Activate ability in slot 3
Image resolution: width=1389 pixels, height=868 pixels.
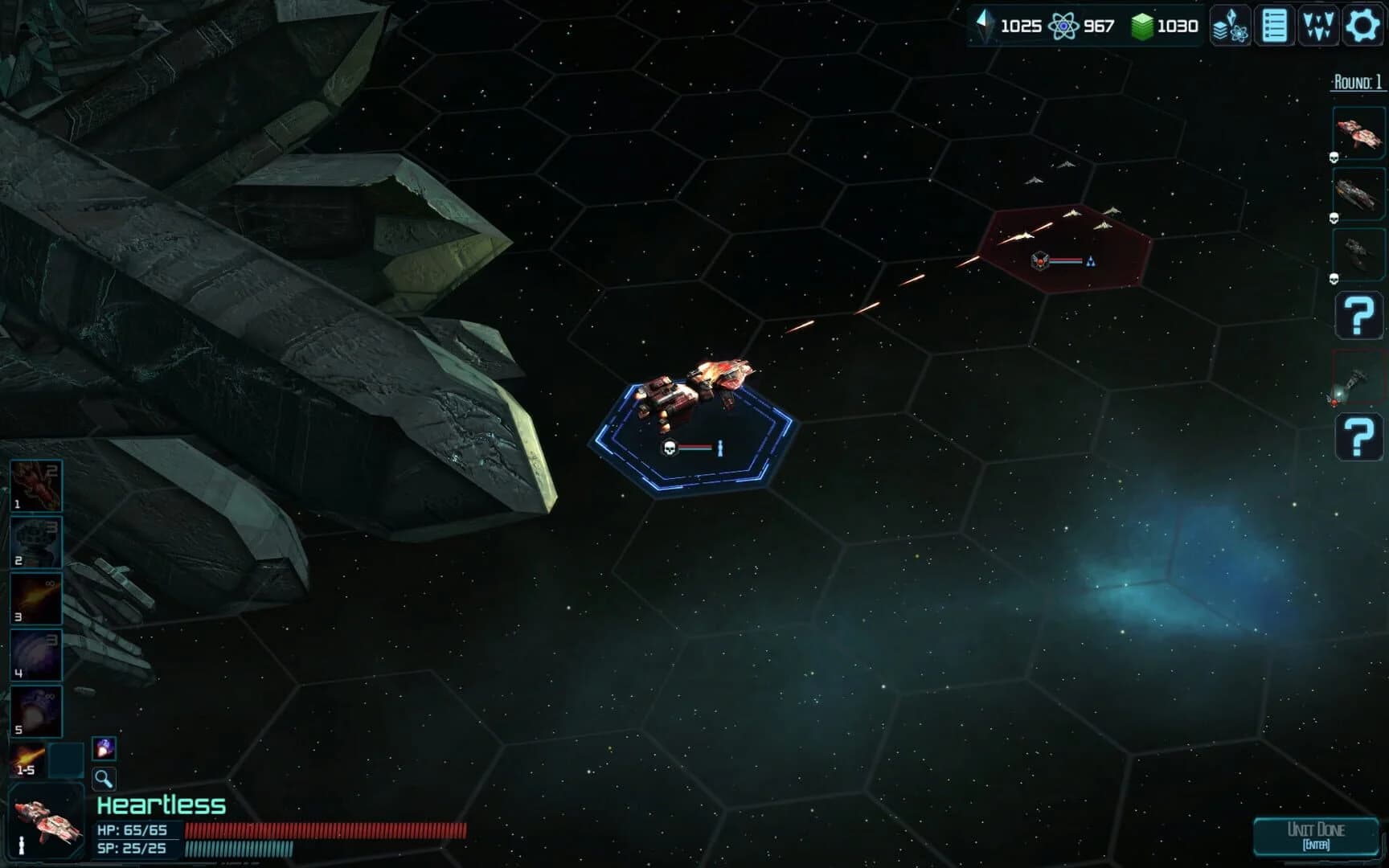point(35,598)
